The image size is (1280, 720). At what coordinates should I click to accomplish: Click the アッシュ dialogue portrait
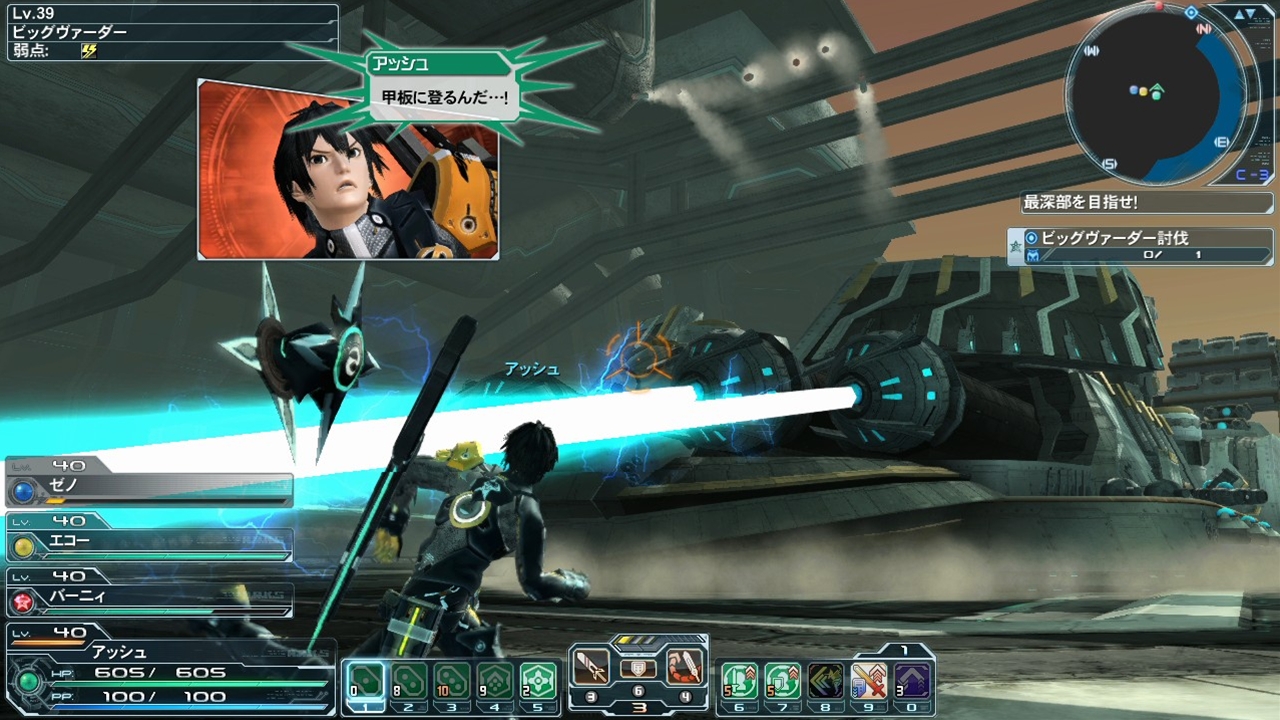[x=347, y=170]
